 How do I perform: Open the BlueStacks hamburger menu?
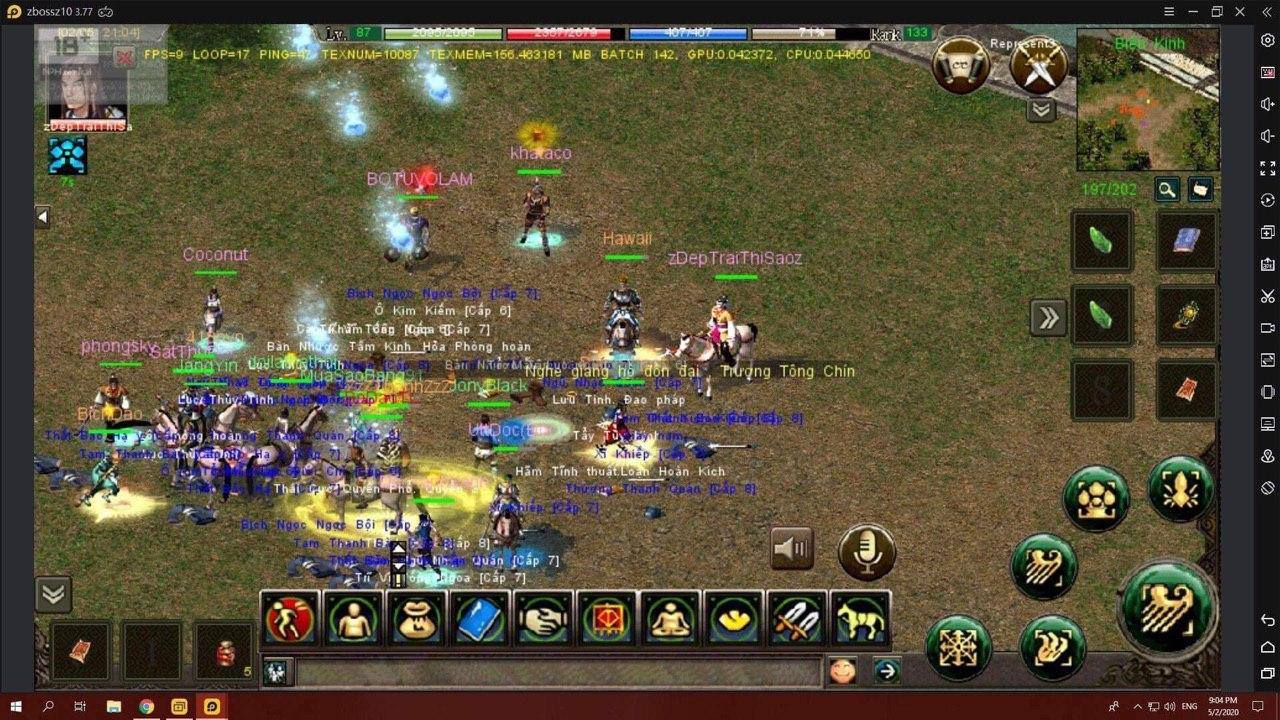[1167, 10]
